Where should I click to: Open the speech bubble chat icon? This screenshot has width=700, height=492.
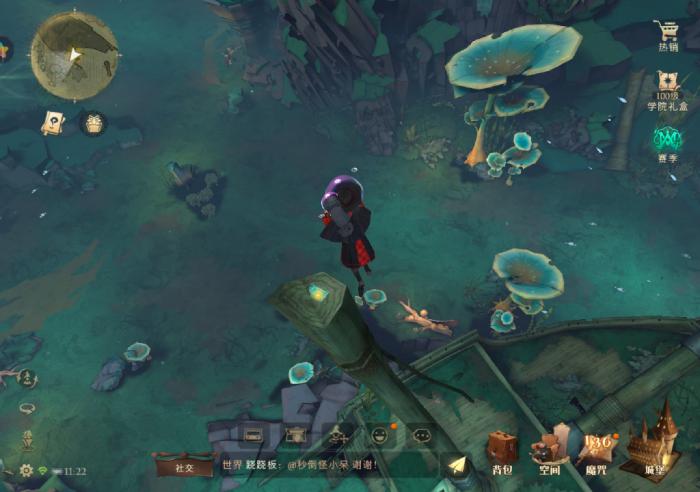[x=422, y=435]
